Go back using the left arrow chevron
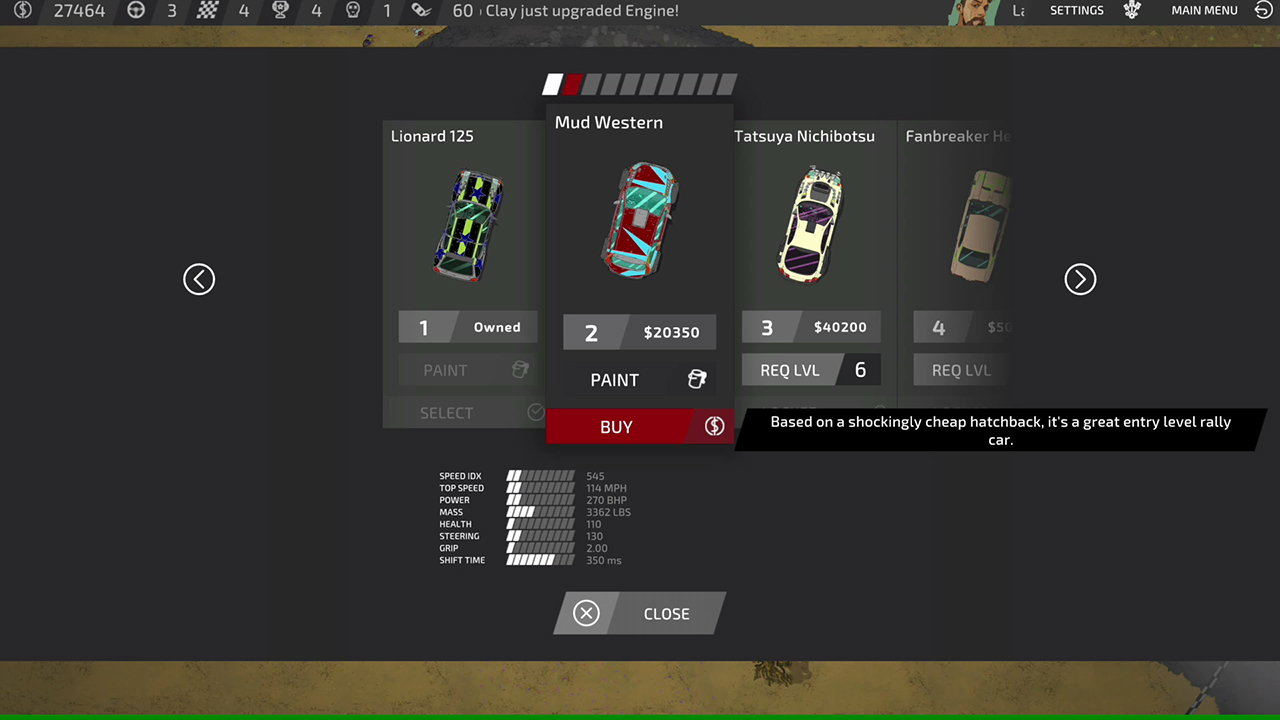This screenshot has width=1280, height=720. [199, 279]
